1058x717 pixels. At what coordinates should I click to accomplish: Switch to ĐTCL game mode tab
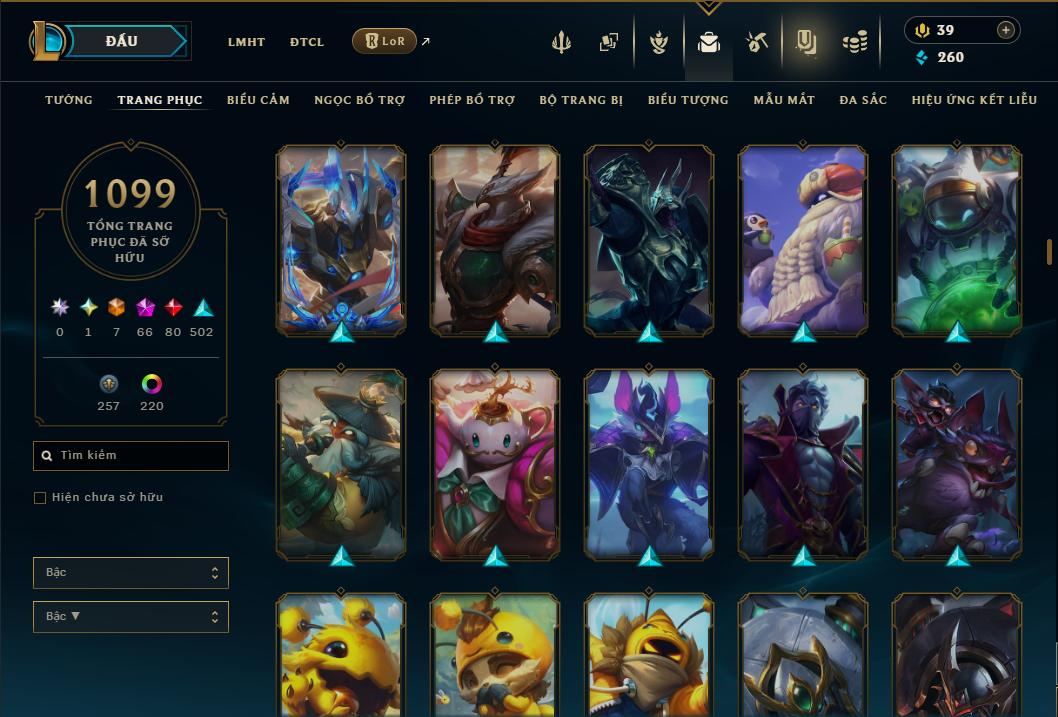(307, 42)
